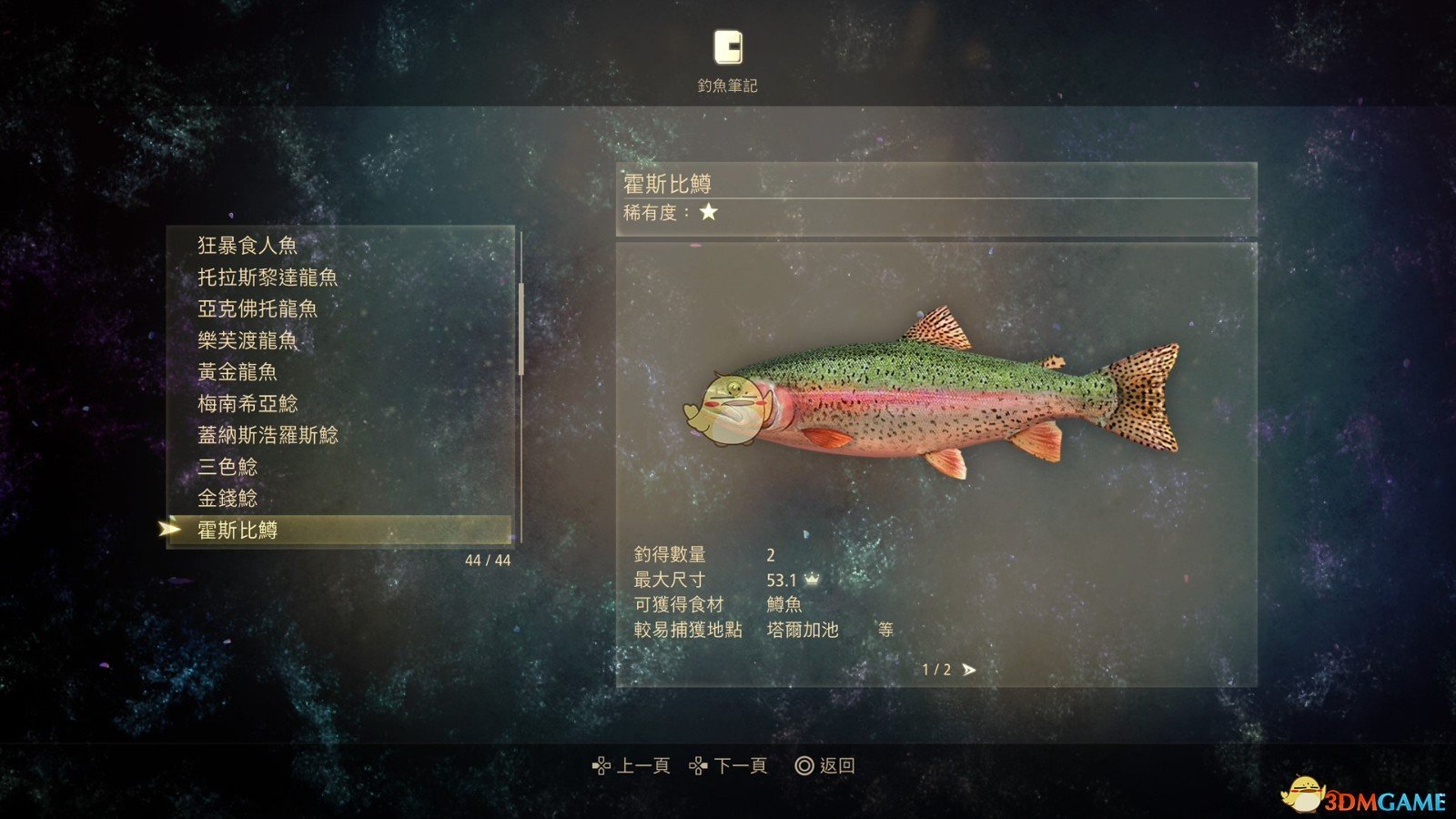Image resolution: width=1456 pixels, height=819 pixels.
Task: Select 亞克佛托龍魚 from the list
Action: pyautogui.click(x=258, y=309)
